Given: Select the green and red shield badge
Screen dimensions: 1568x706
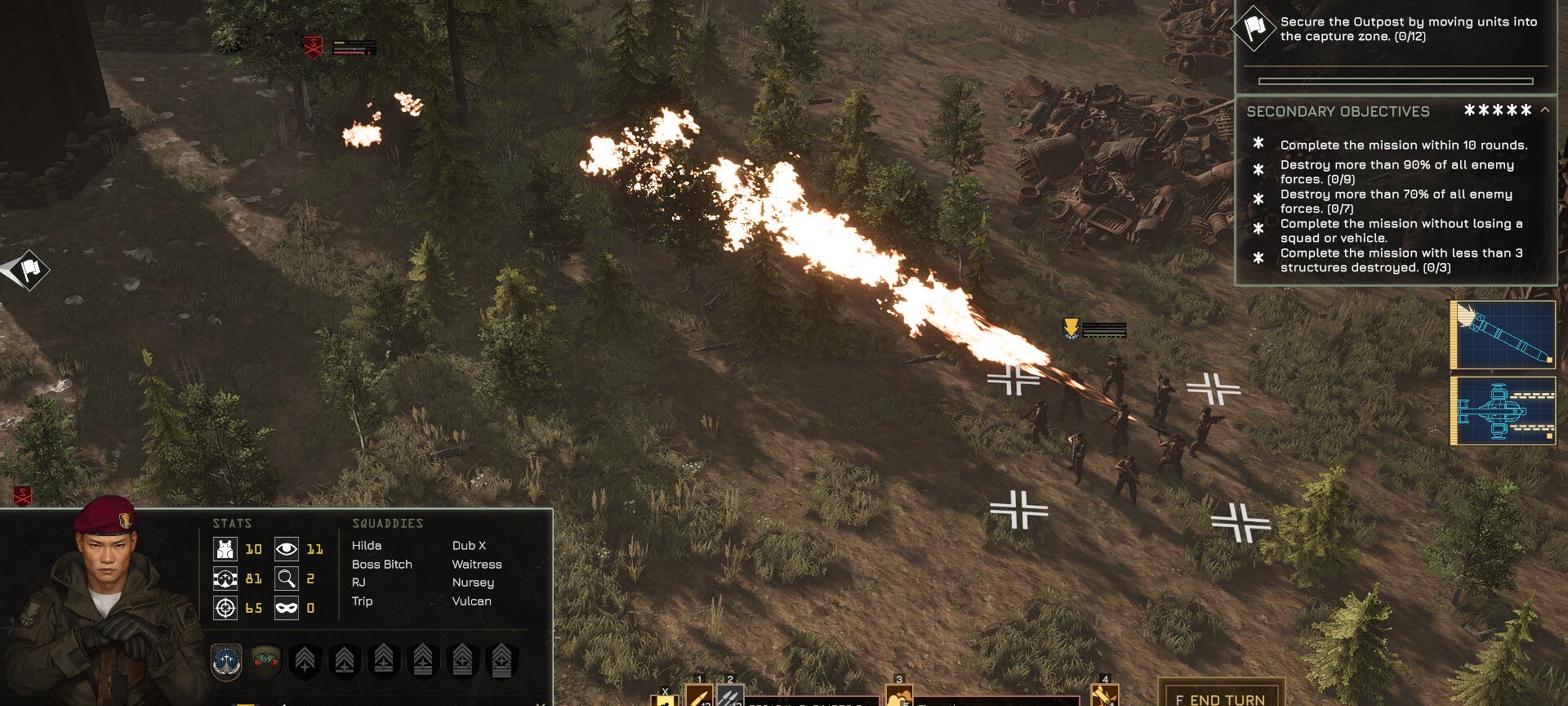Looking at the screenshot, I should 265,661.
